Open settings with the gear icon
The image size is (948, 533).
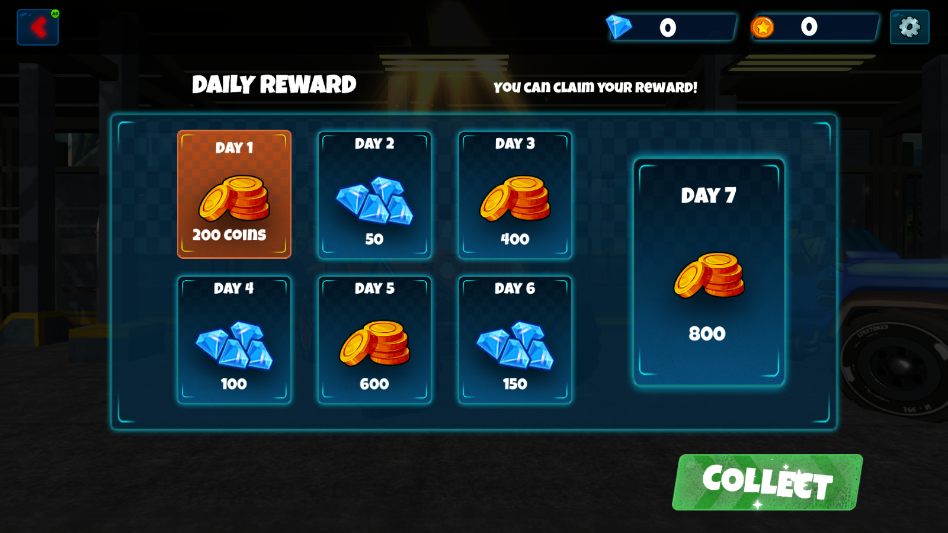point(909,27)
